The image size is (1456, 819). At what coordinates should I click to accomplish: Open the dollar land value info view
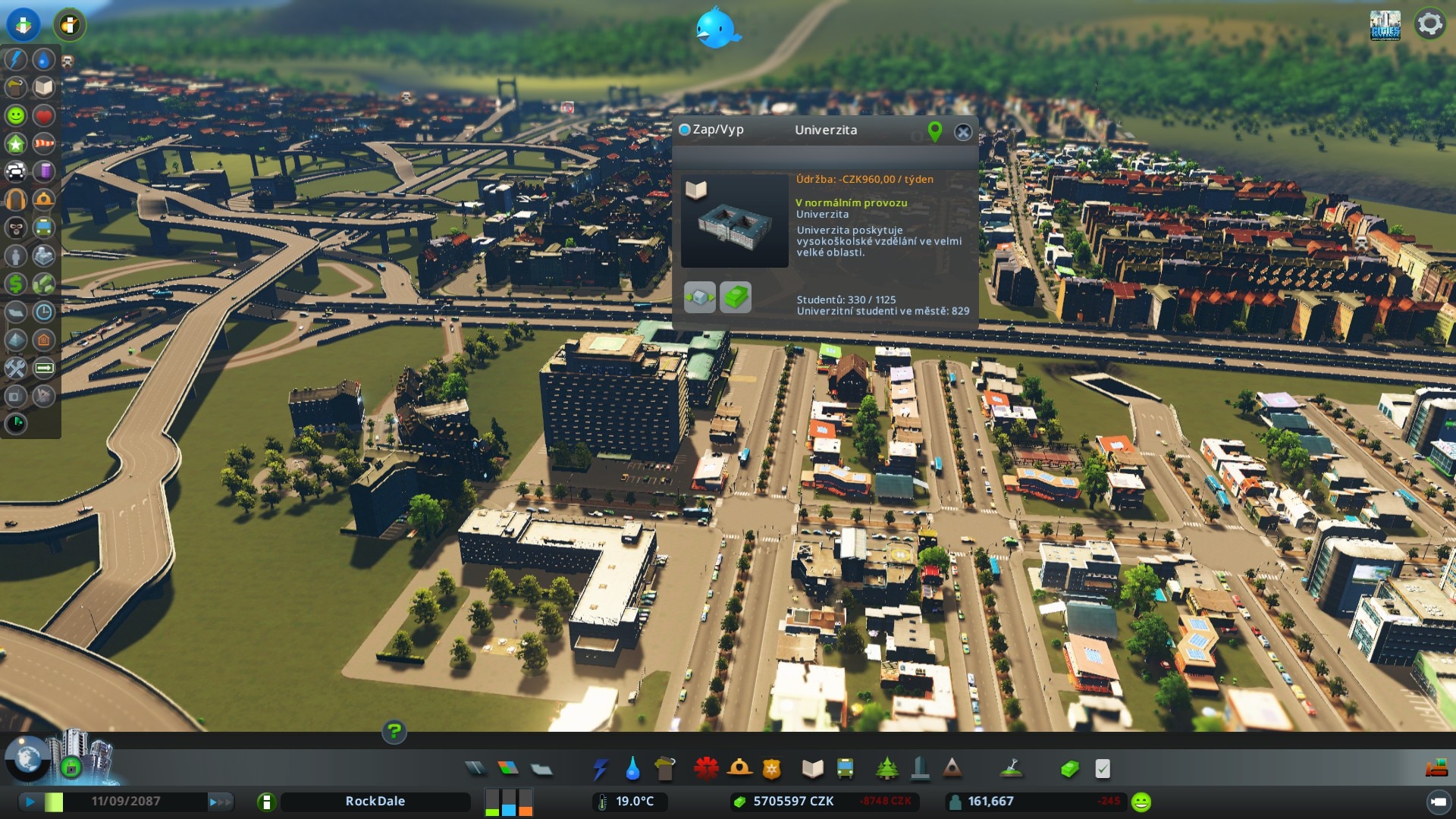[x=16, y=284]
